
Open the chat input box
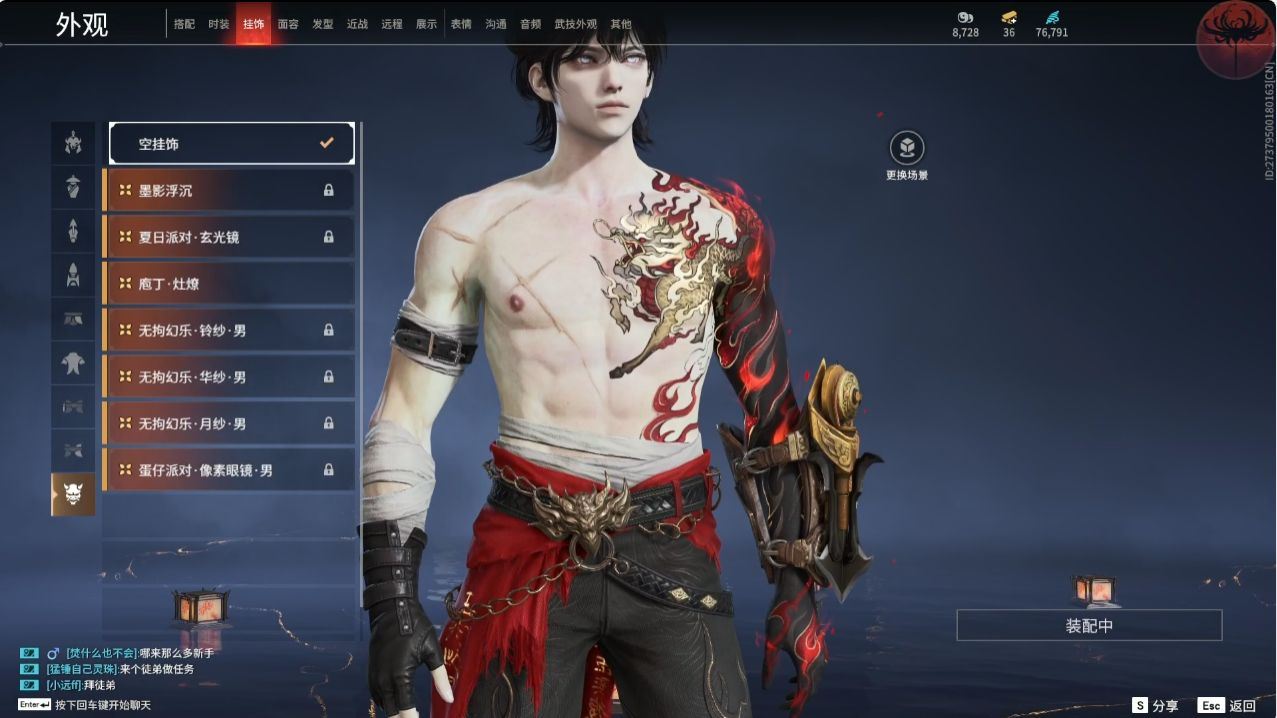100,705
